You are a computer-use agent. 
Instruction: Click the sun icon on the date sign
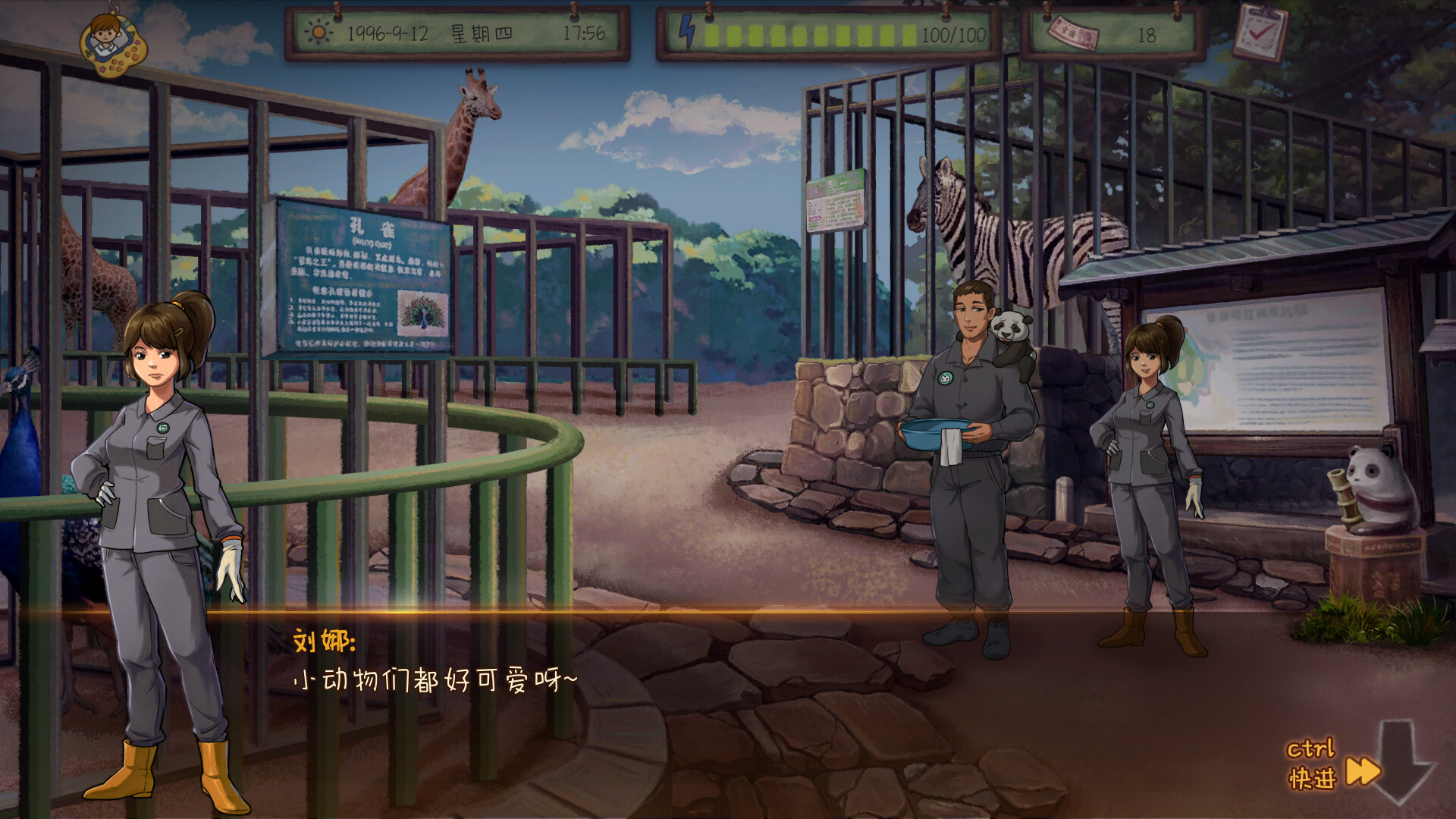click(319, 33)
